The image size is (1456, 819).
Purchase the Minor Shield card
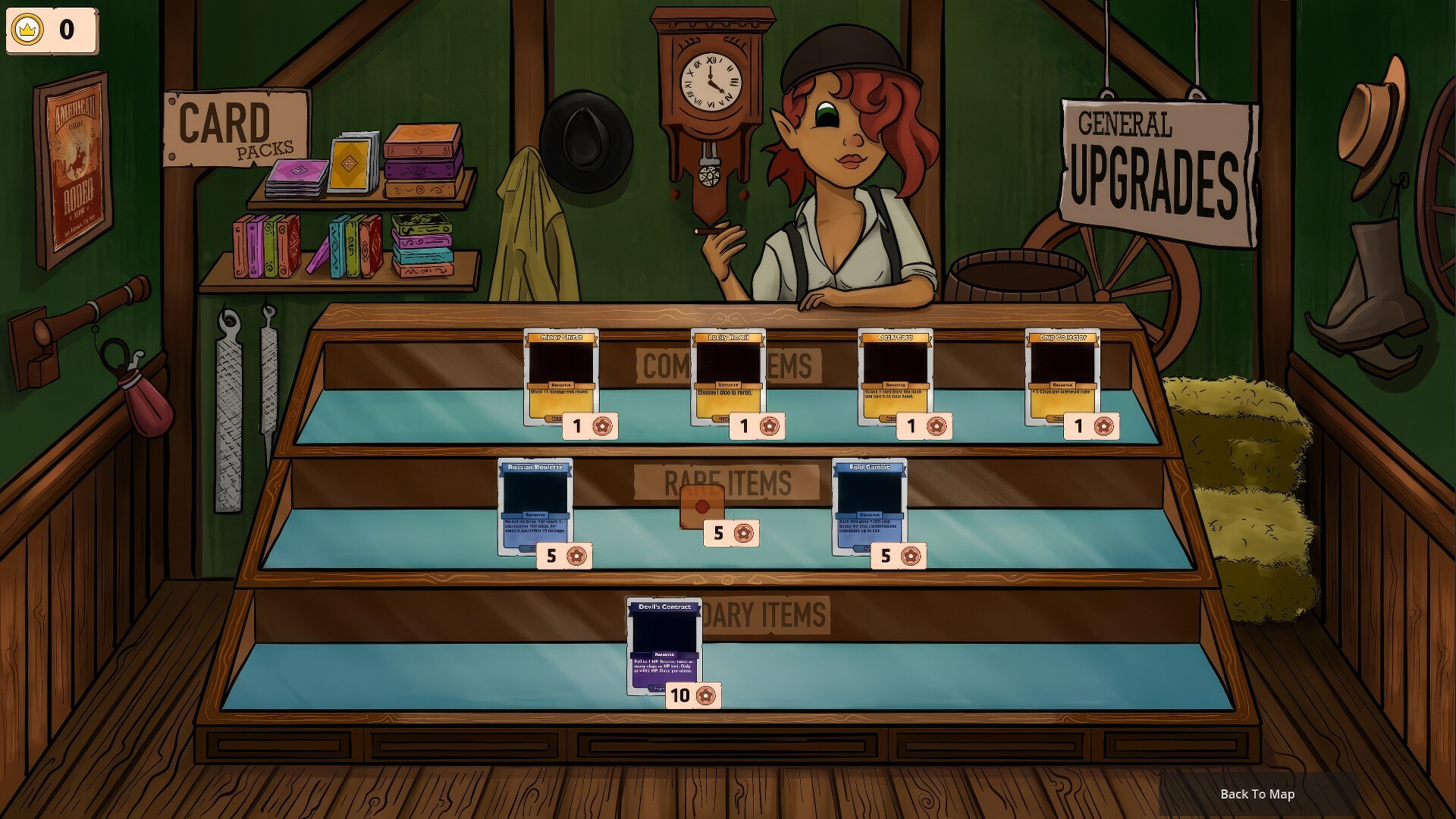point(561,375)
